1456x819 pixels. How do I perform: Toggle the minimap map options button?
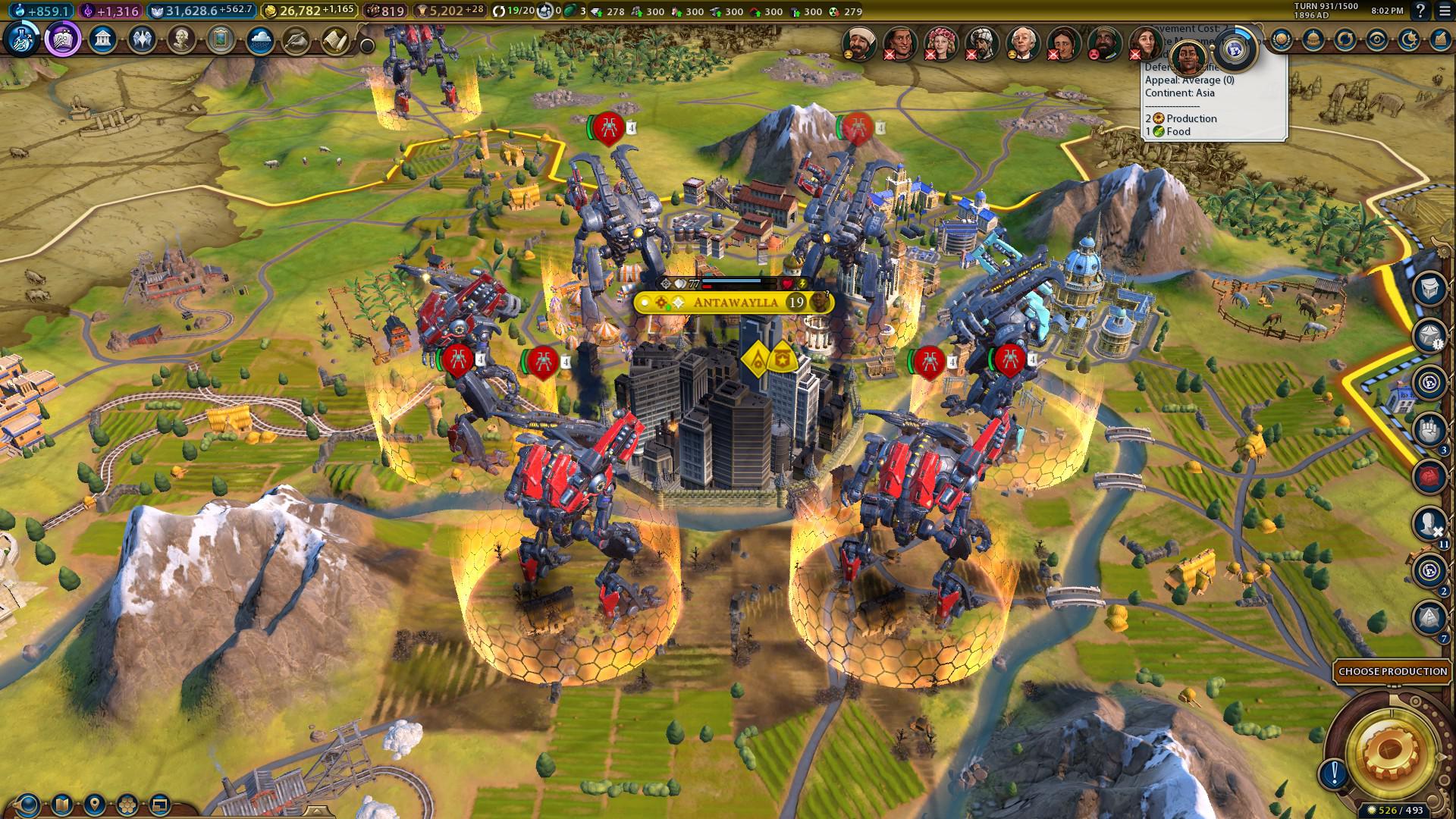point(62,804)
